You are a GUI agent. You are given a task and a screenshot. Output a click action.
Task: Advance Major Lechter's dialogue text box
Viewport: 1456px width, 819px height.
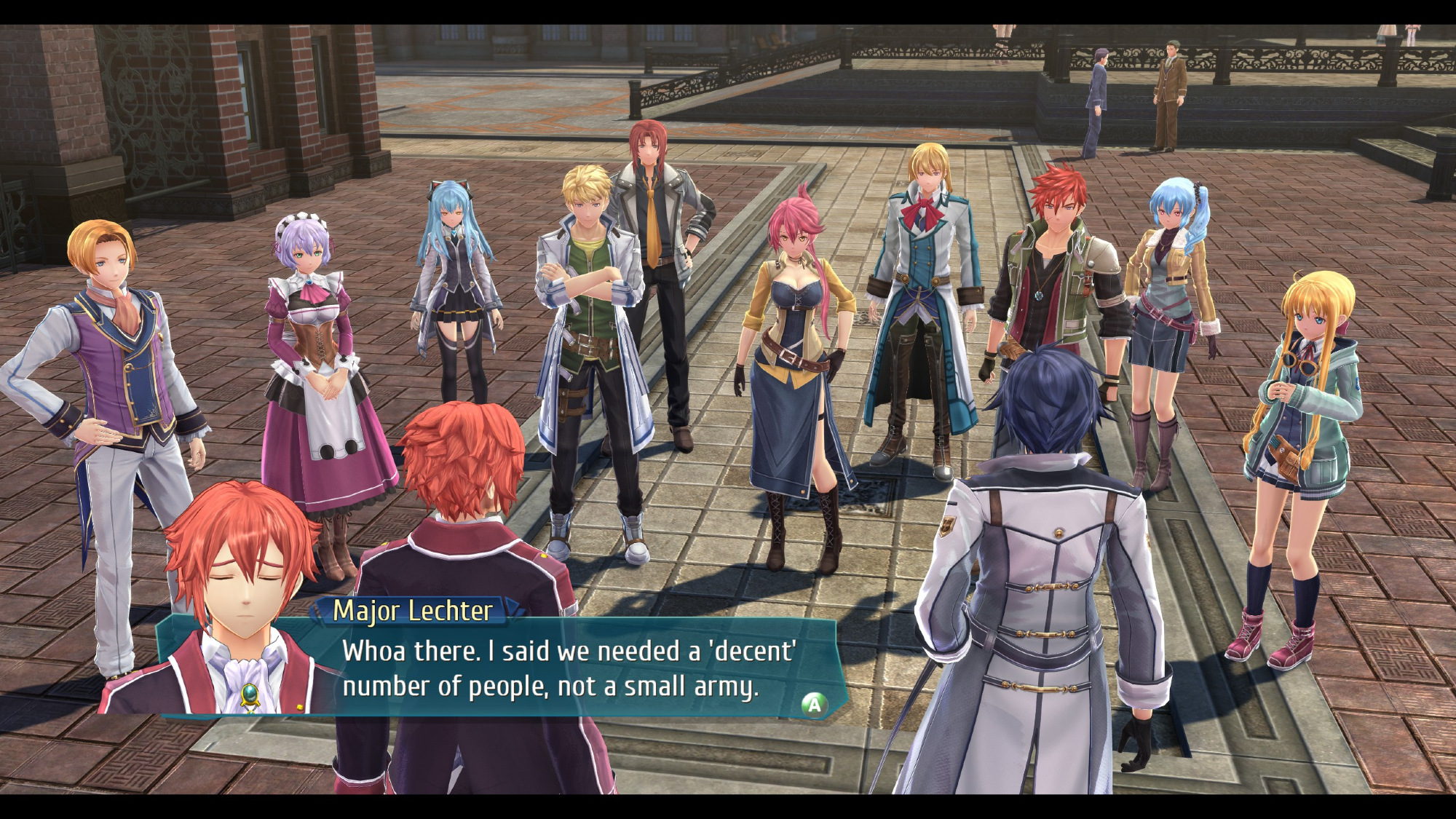pyautogui.click(x=814, y=704)
